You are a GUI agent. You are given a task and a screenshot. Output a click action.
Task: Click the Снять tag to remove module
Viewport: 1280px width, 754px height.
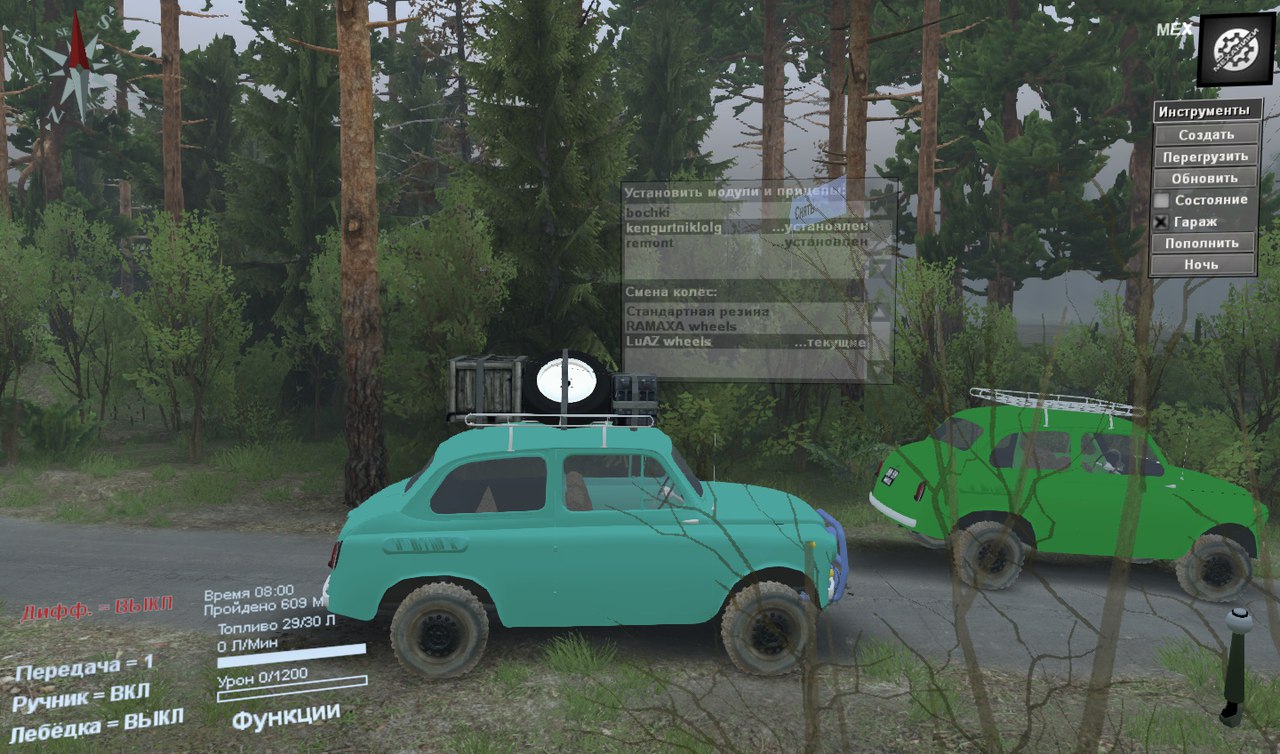click(805, 209)
